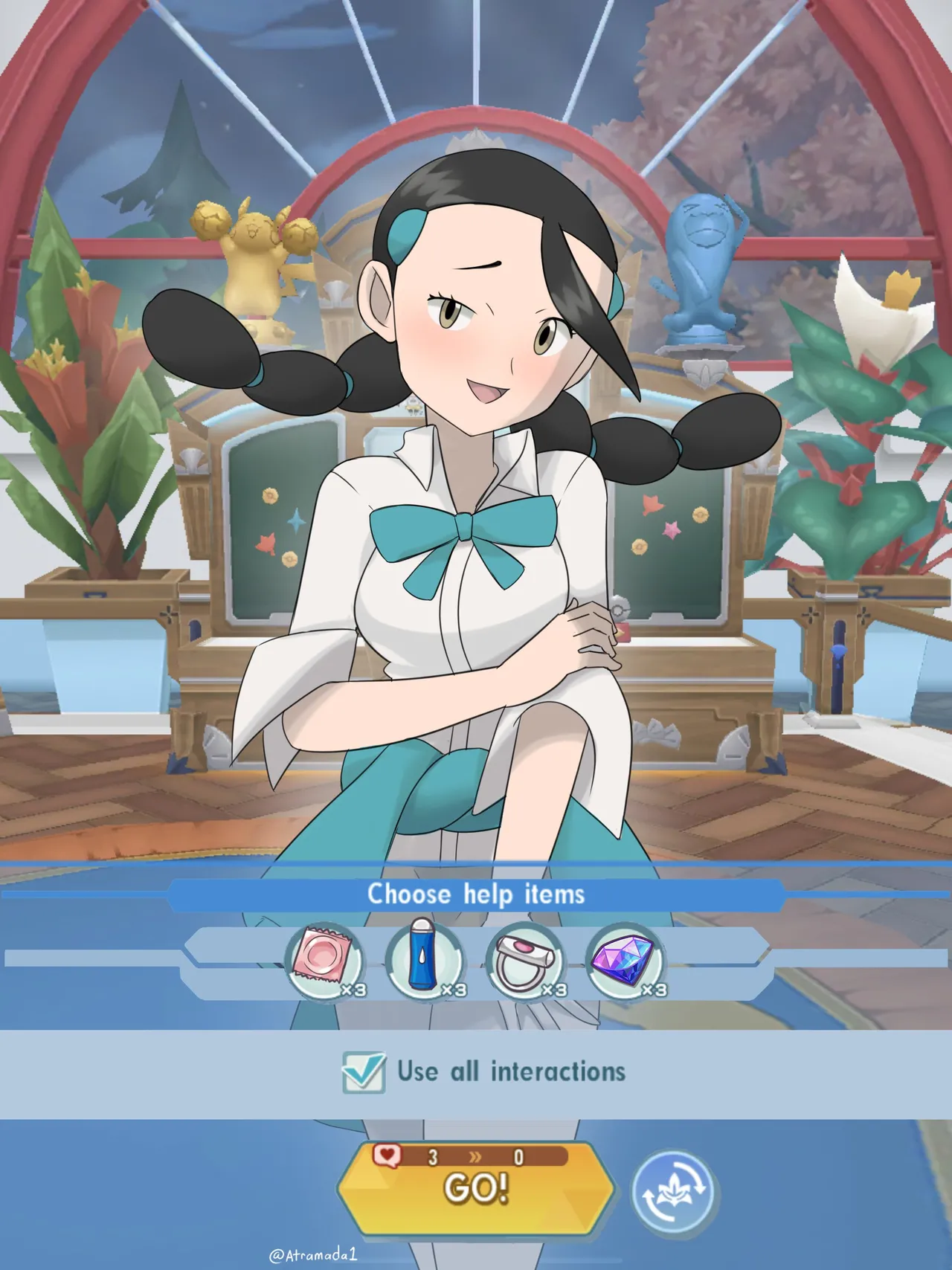The width and height of the screenshot is (952, 1270).
Task: Tap the yellow GO! button
Action: [x=475, y=1188]
